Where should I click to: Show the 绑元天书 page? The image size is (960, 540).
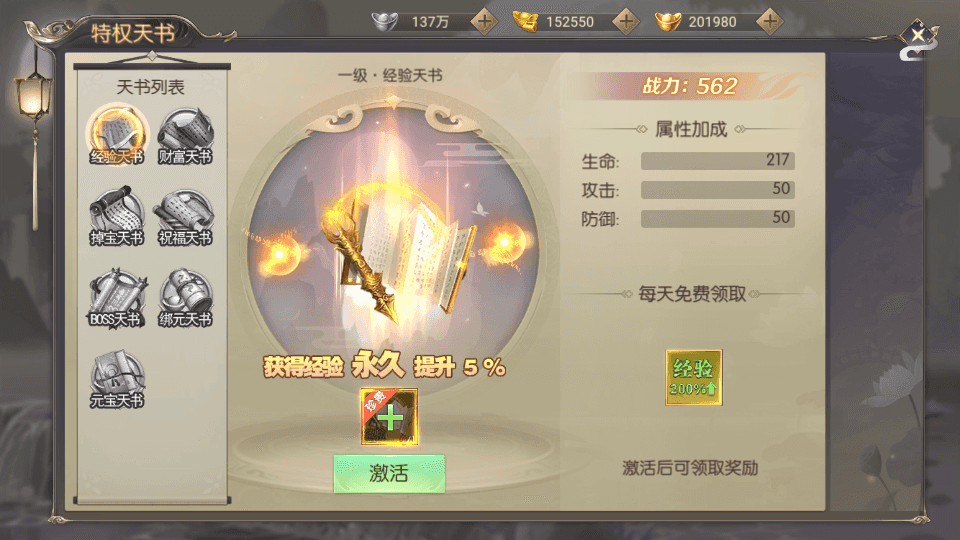(x=185, y=297)
